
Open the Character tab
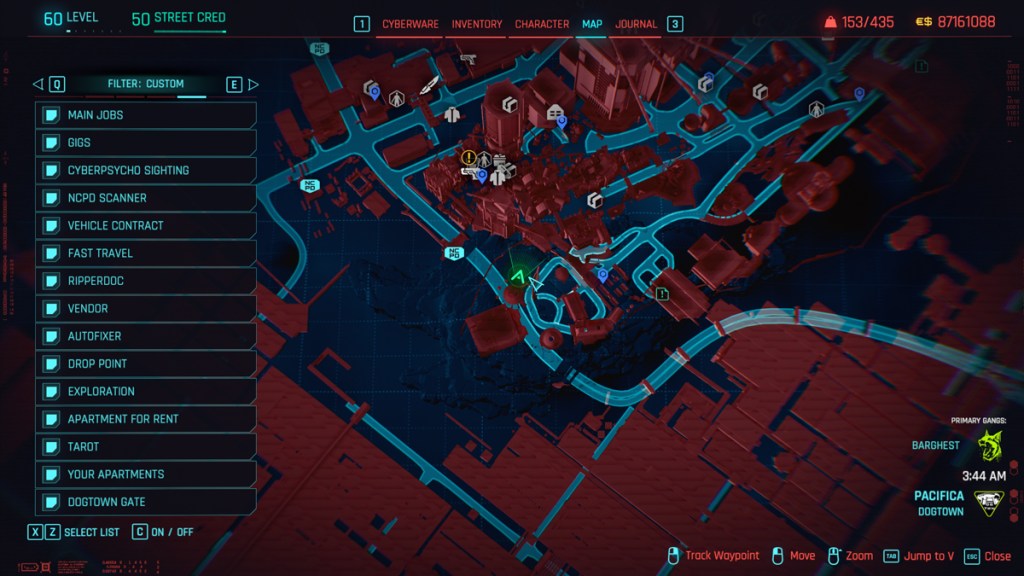pyautogui.click(x=541, y=24)
